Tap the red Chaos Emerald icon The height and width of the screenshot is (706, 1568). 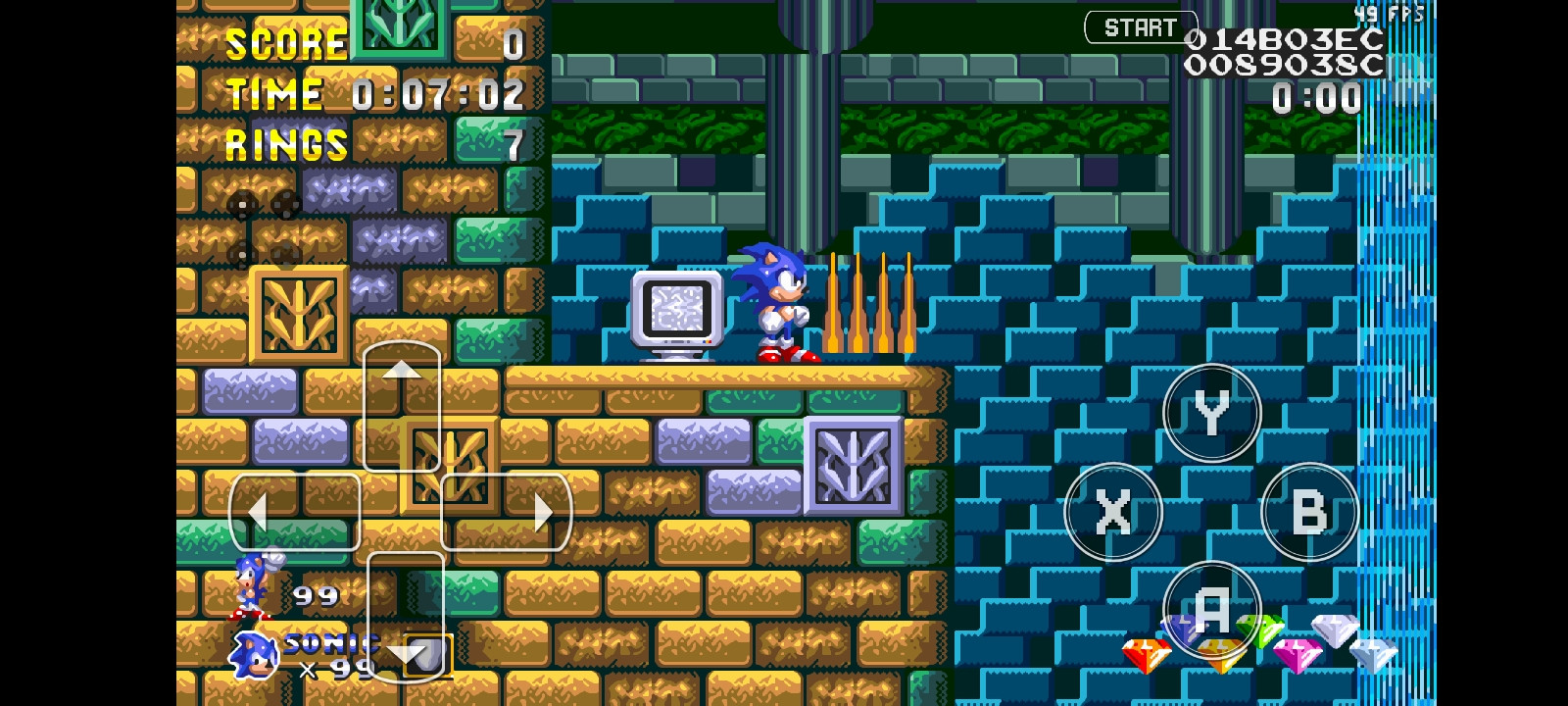click(1147, 653)
